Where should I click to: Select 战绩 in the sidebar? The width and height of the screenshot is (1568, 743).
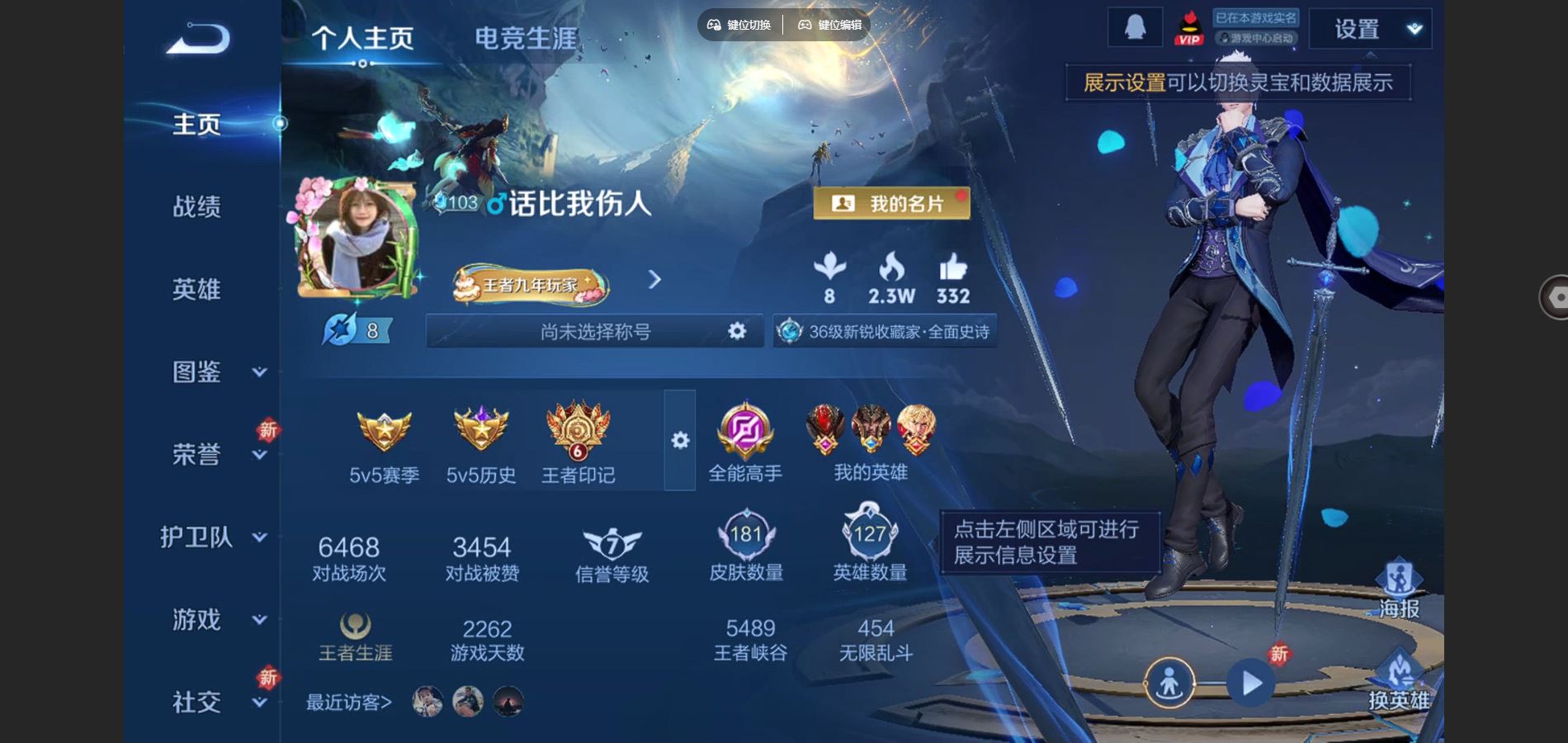[x=196, y=207]
